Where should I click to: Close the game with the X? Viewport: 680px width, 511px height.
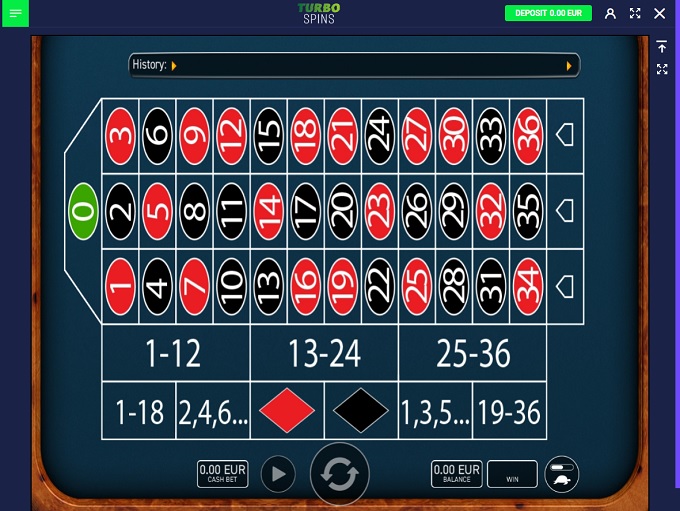point(659,13)
